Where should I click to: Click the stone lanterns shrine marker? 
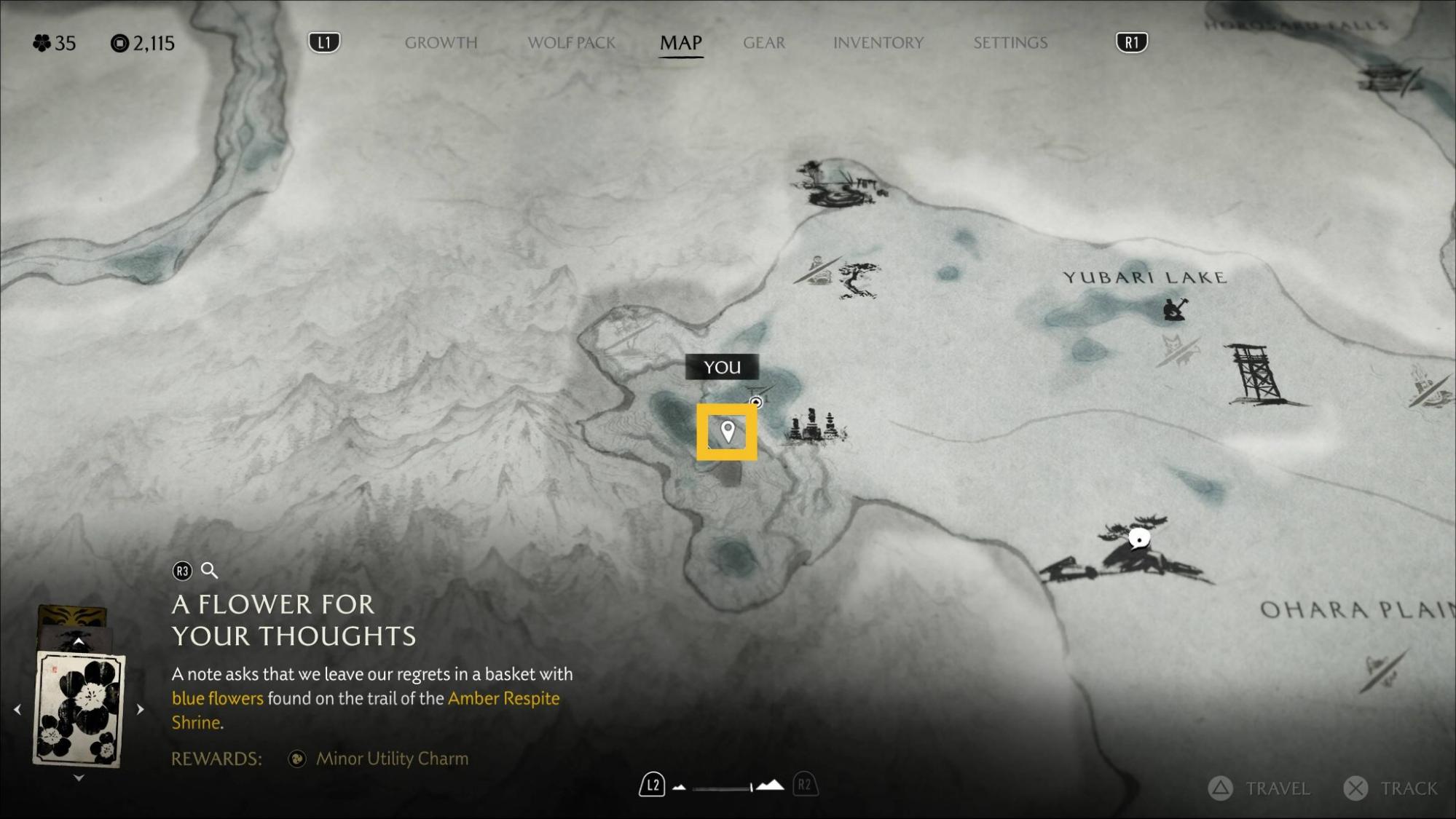click(814, 427)
